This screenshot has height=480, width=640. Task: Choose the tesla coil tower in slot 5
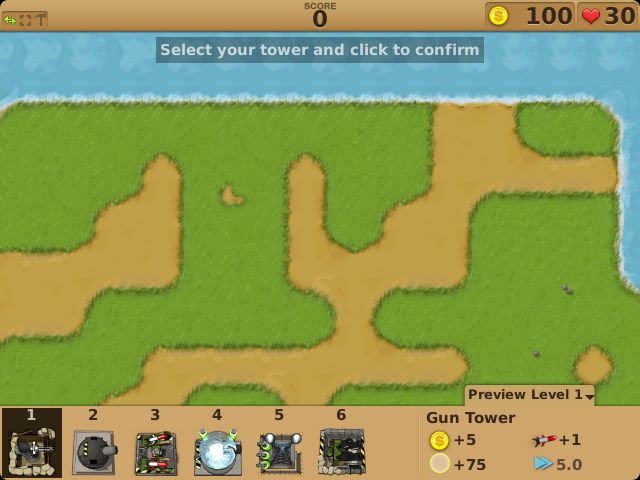(280, 452)
